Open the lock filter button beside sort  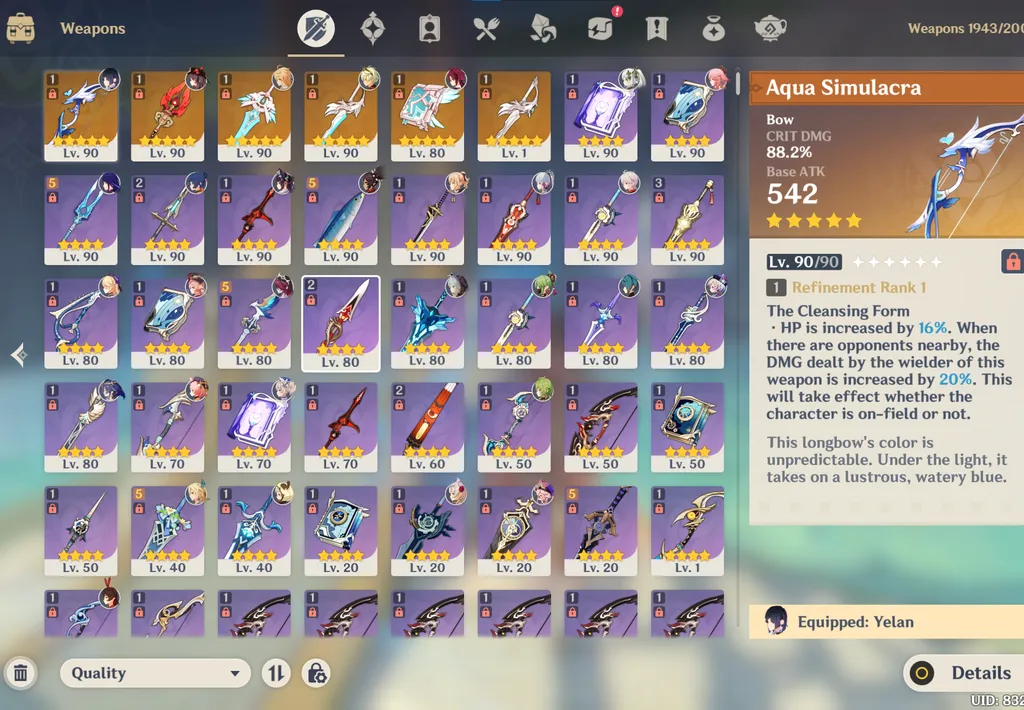[317, 673]
